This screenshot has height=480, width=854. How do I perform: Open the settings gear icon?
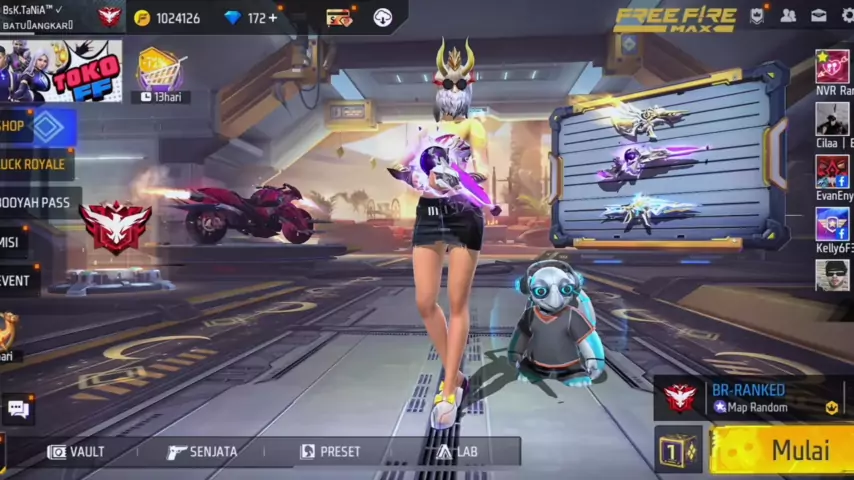[x=844, y=16]
